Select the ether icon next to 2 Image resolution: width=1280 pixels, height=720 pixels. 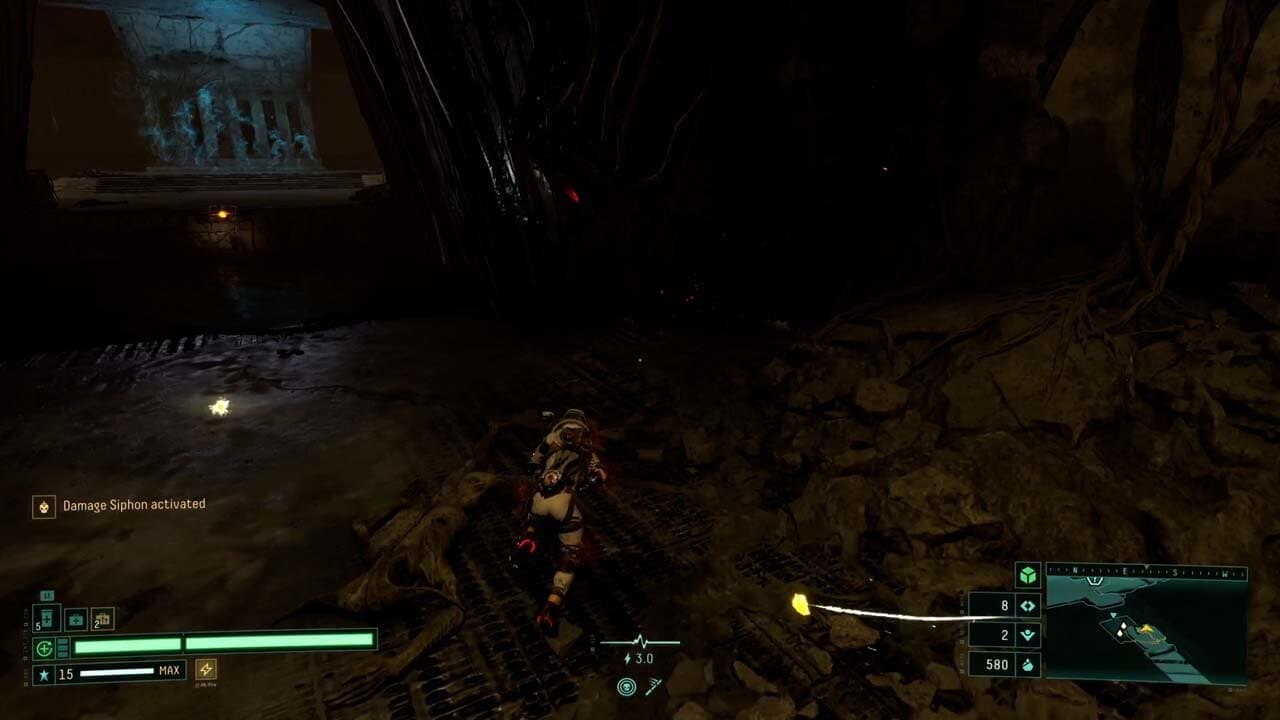(1030, 632)
